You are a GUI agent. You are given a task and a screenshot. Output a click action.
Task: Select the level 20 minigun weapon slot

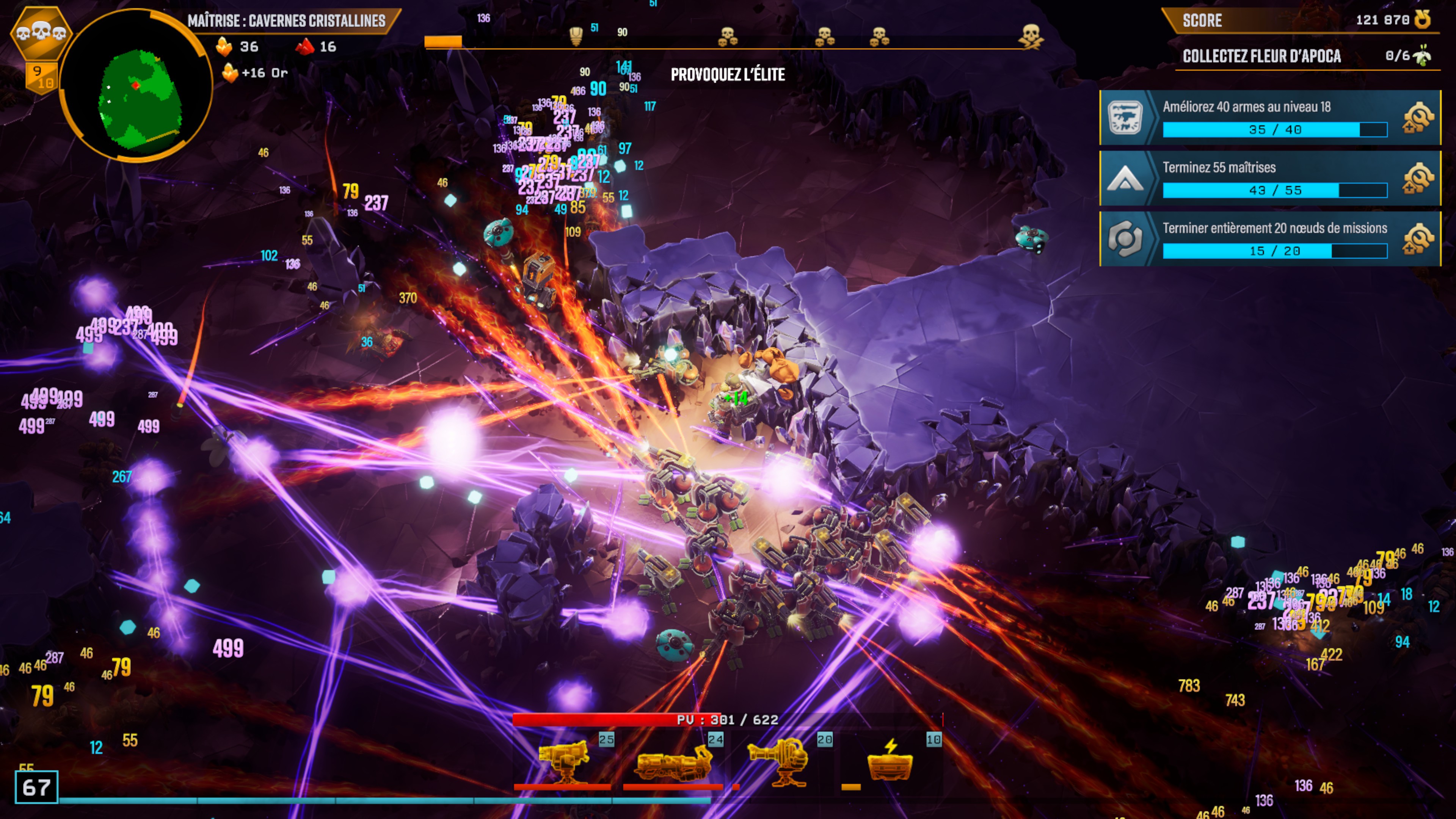(x=780, y=760)
